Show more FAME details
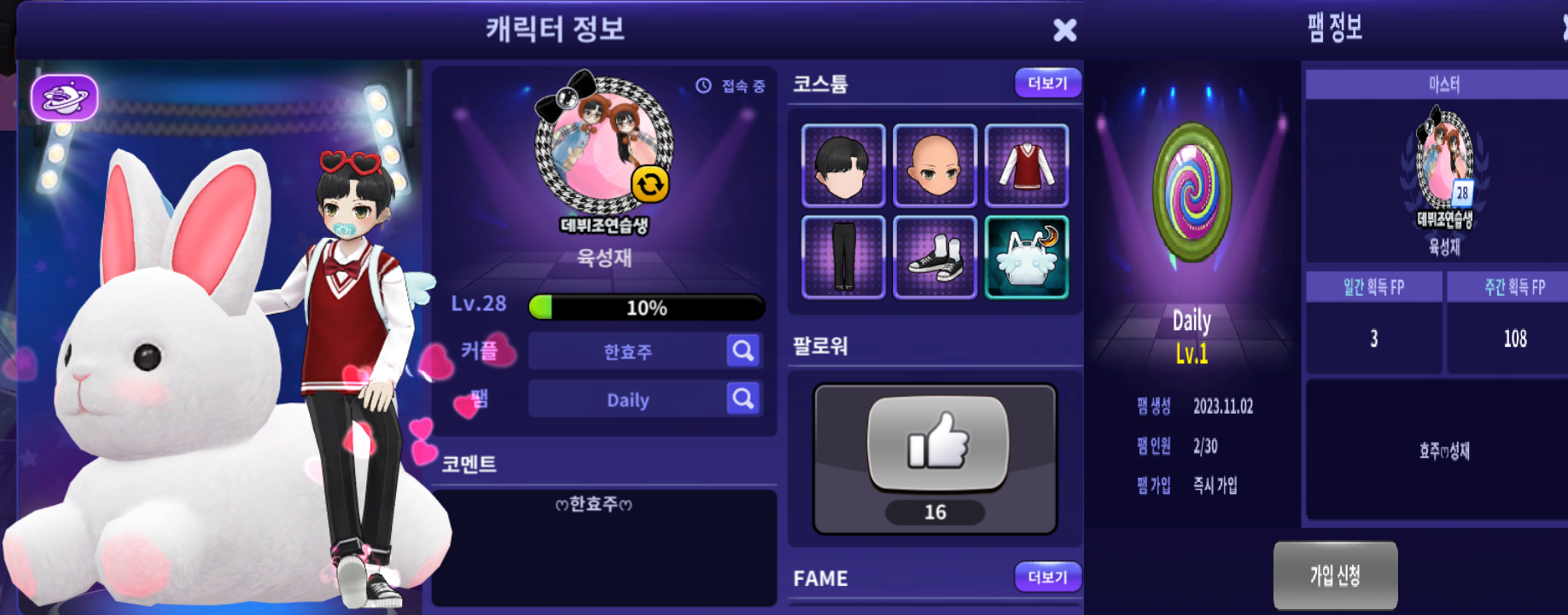 tap(1047, 577)
